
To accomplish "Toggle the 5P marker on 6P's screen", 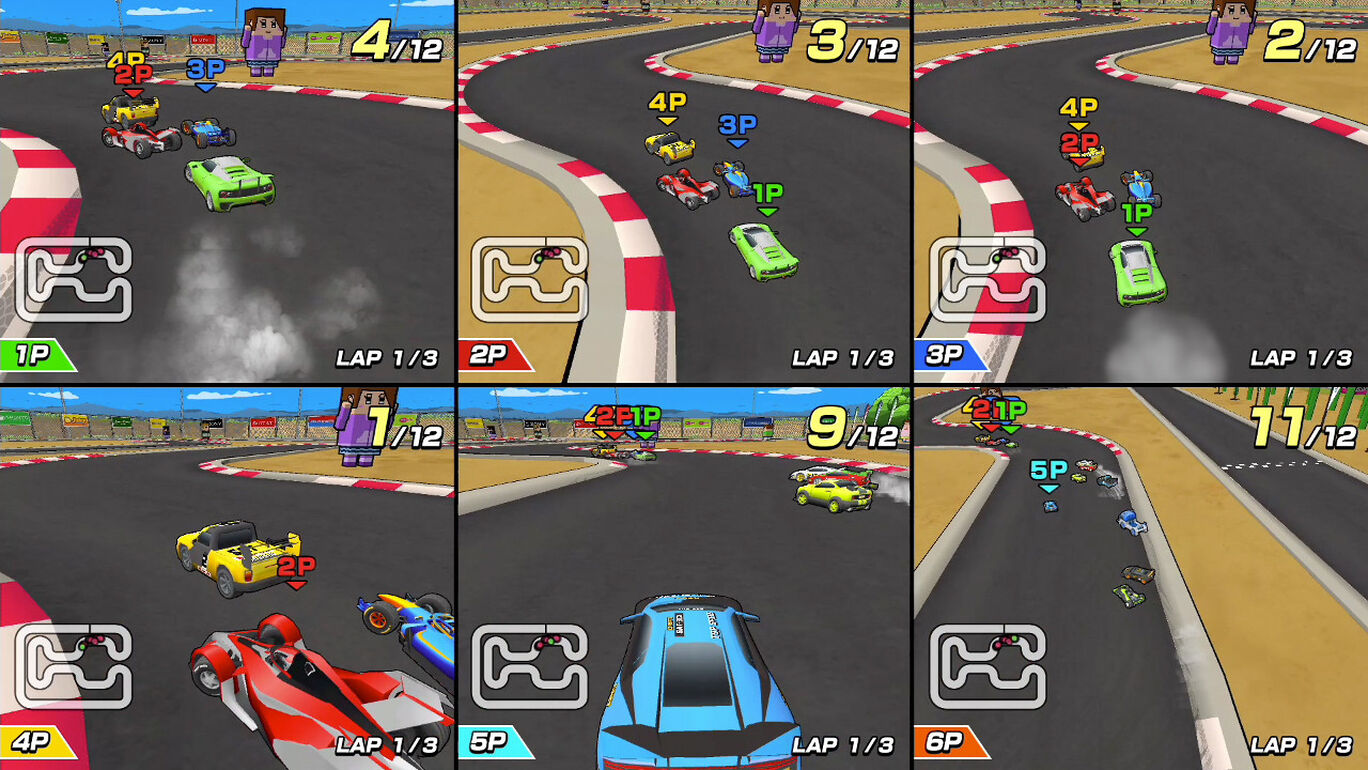I will tap(1051, 468).
